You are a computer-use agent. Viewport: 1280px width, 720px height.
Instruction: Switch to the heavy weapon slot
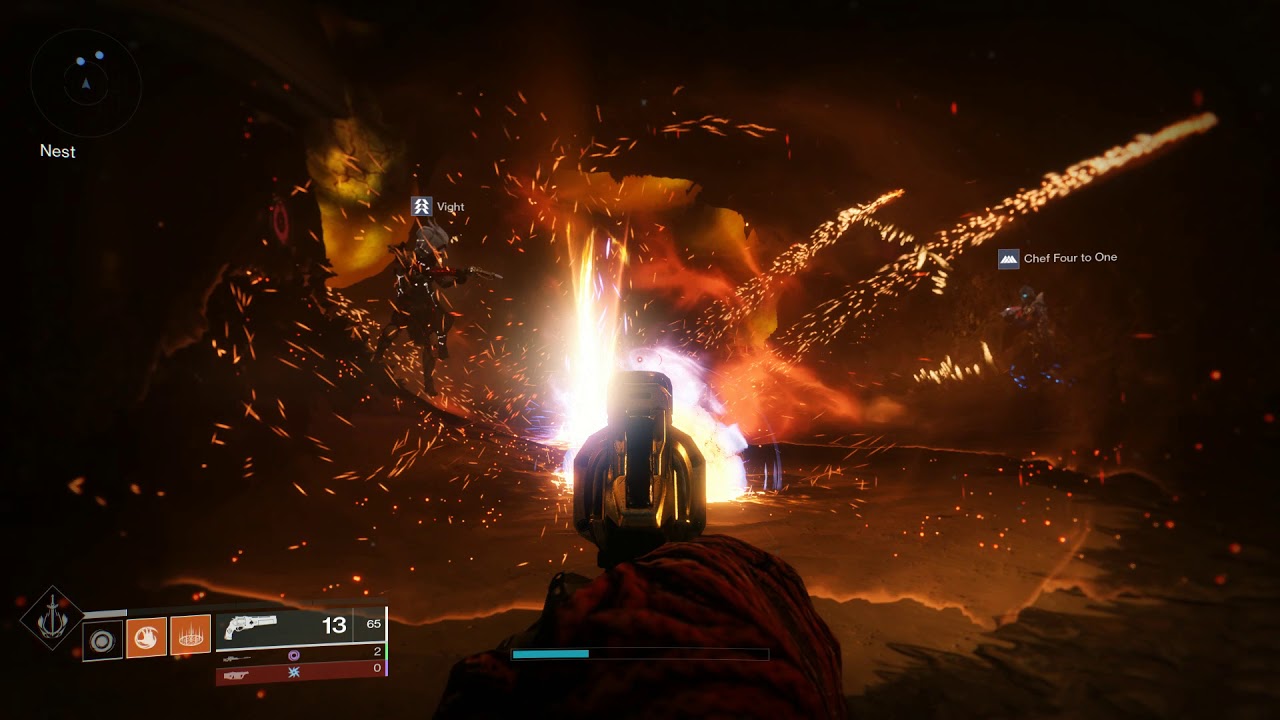(x=237, y=673)
